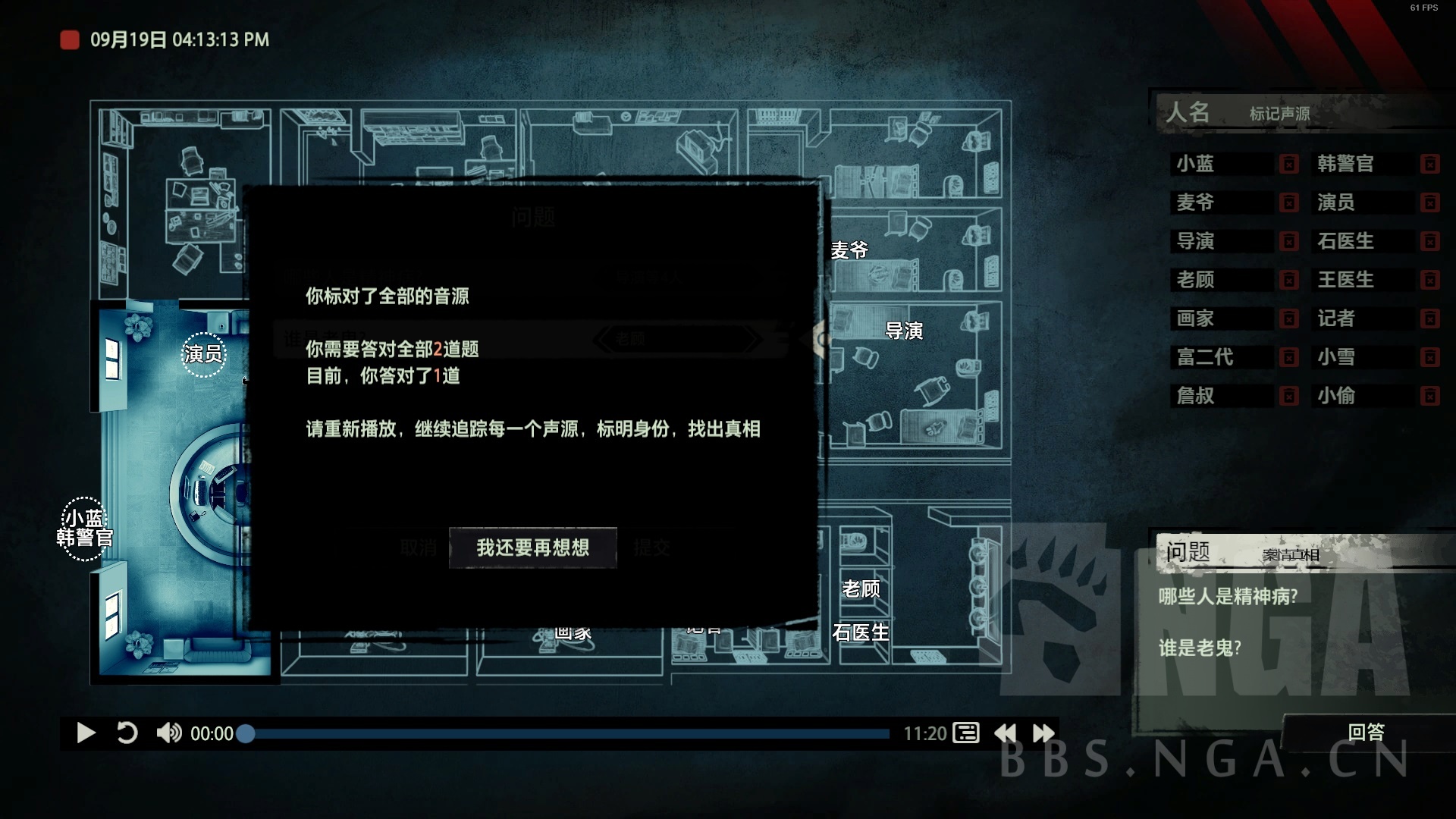Remove the 富二代 label via trash icon
This screenshot has width=1456, height=819.
tap(1290, 357)
